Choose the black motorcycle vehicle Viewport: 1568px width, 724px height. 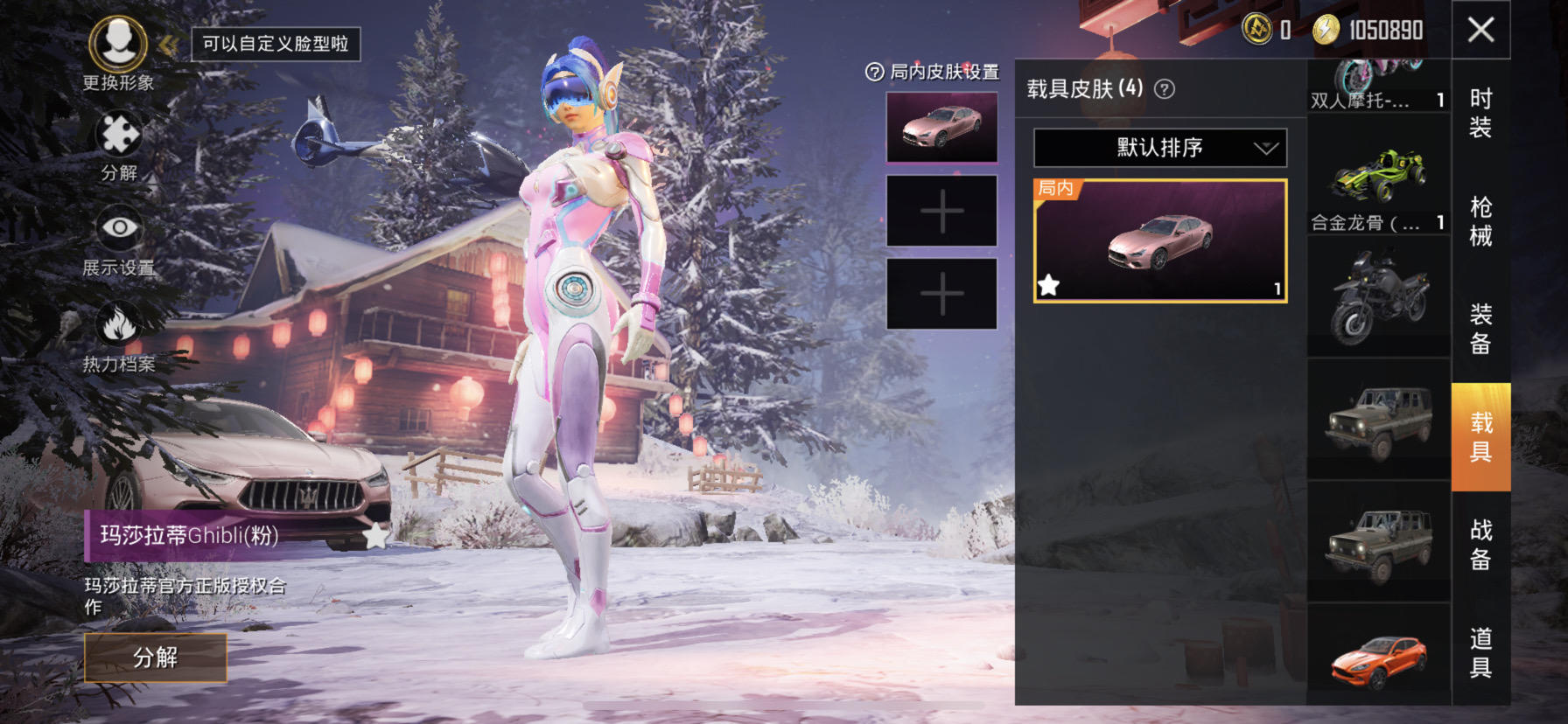(1378, 297)
